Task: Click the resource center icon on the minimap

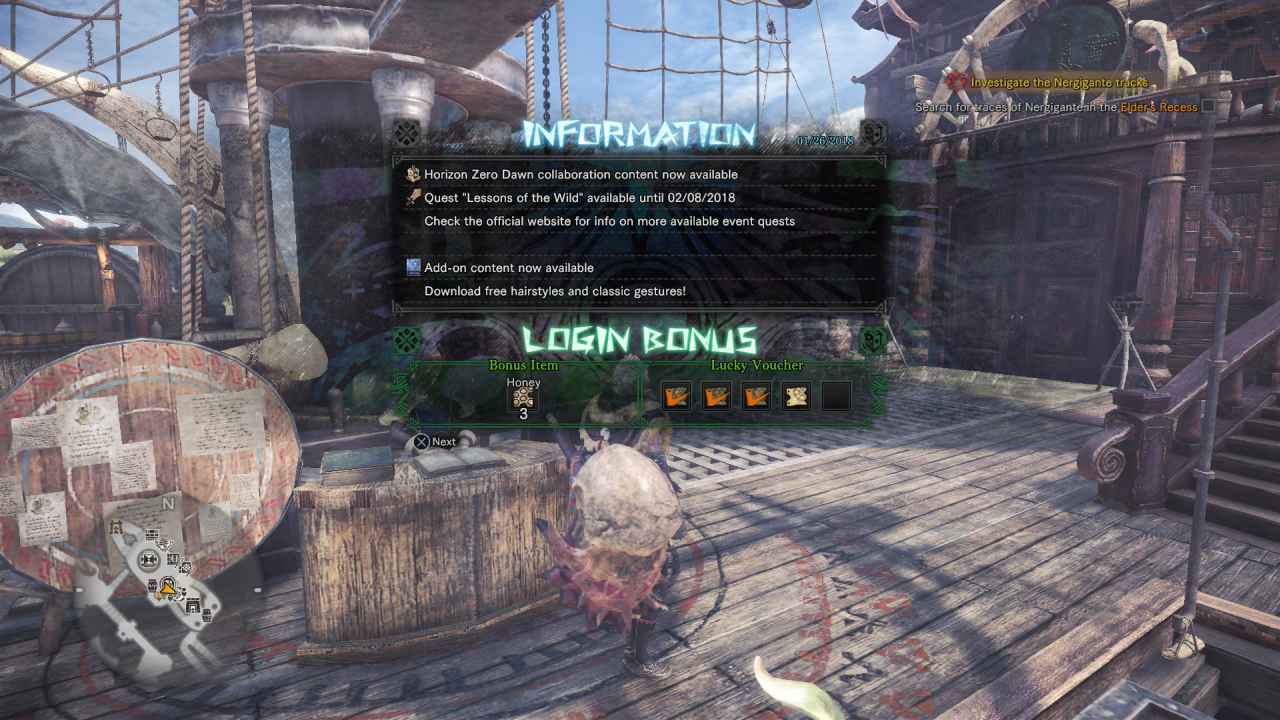Action: coord(149,559)
